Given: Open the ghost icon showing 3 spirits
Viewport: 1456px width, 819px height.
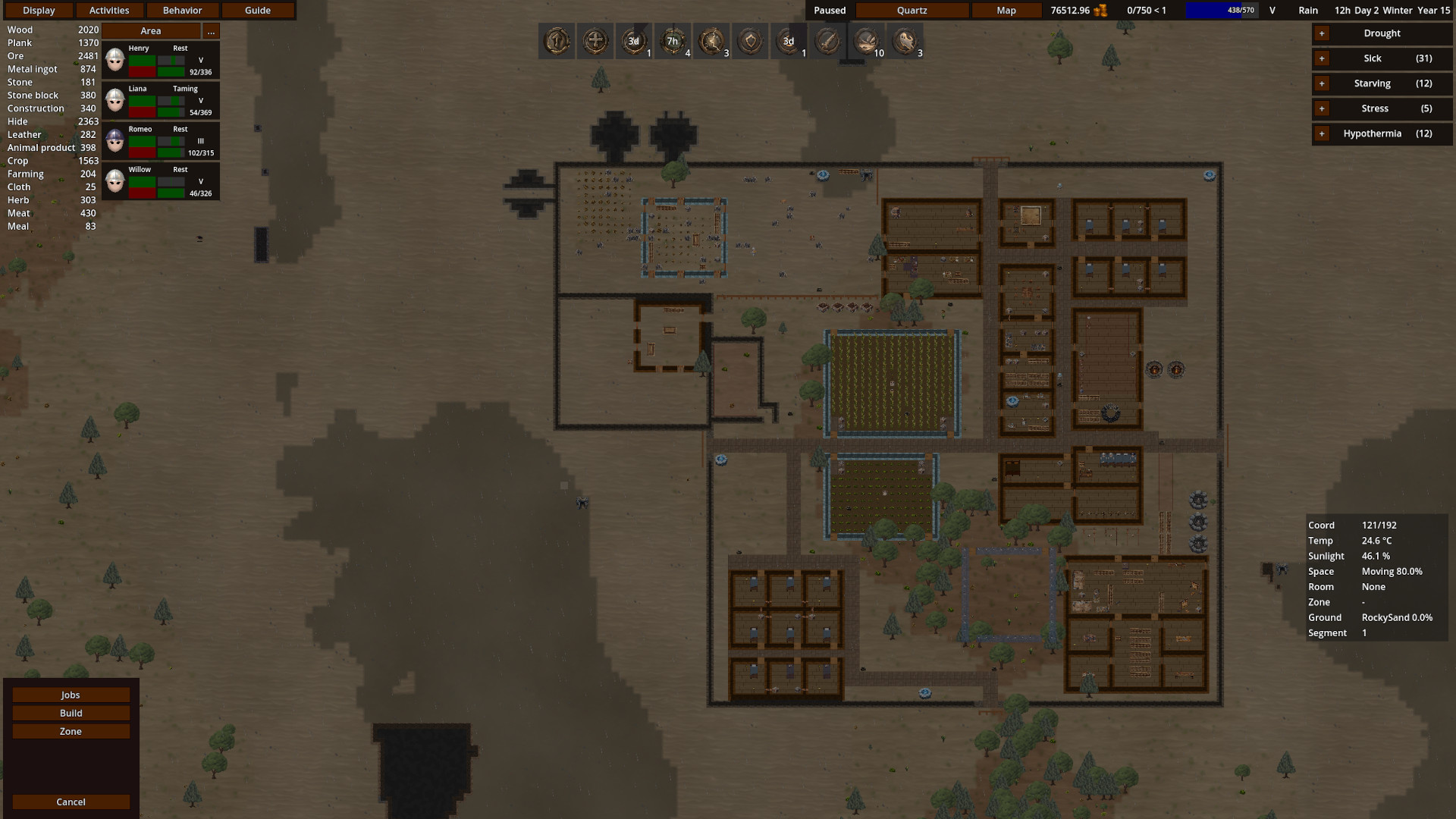Looking at the screenshot, I should [905, 41].
